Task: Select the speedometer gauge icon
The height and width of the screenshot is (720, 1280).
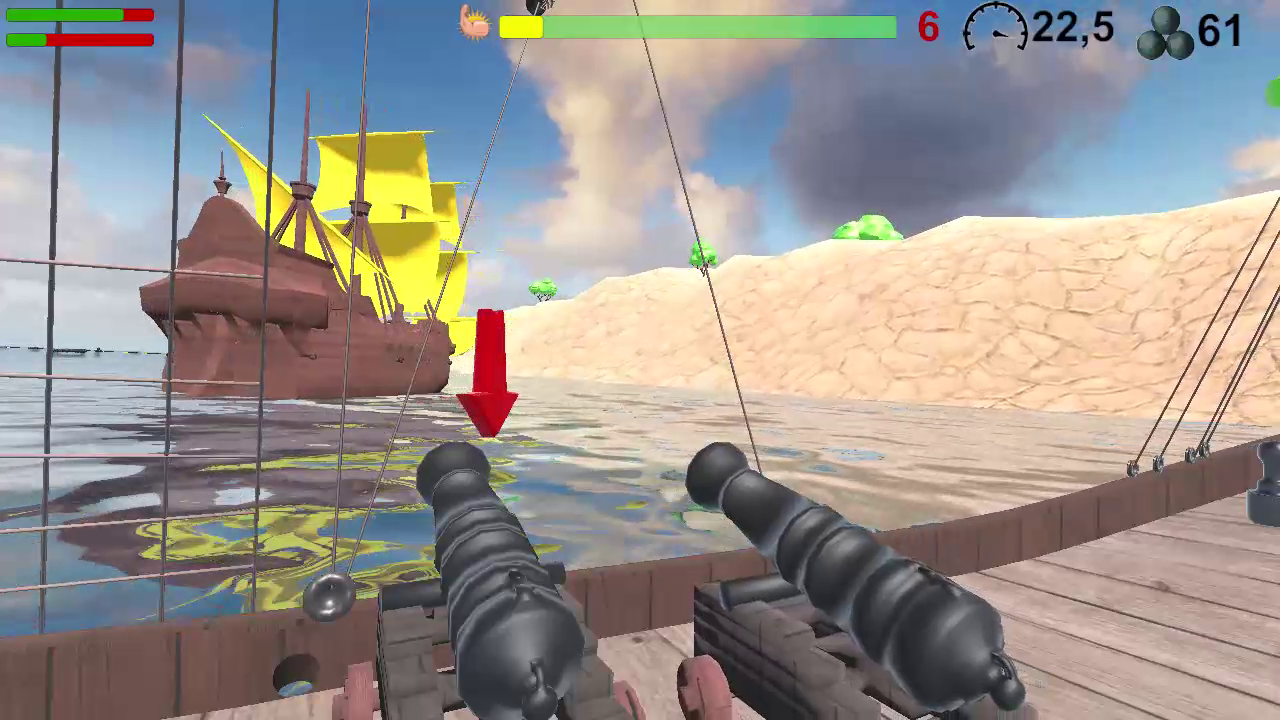Action: [x=996, y=28]
